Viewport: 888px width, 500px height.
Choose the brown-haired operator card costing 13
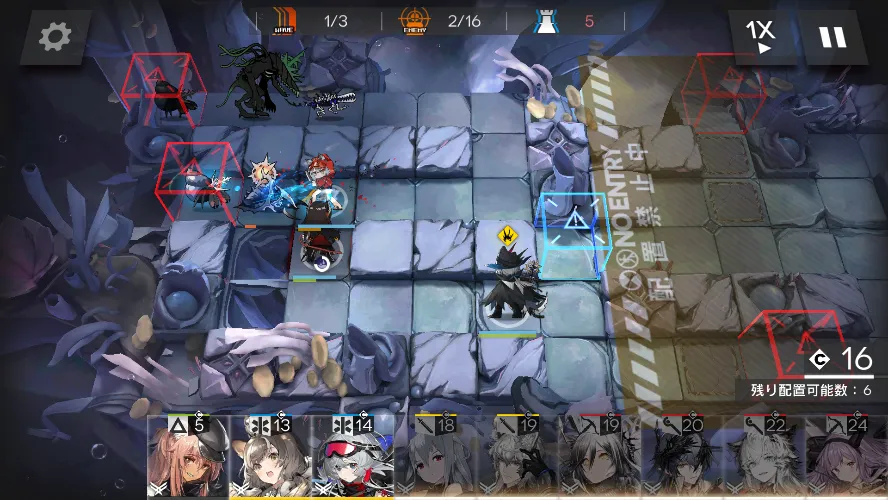[270, 458]
